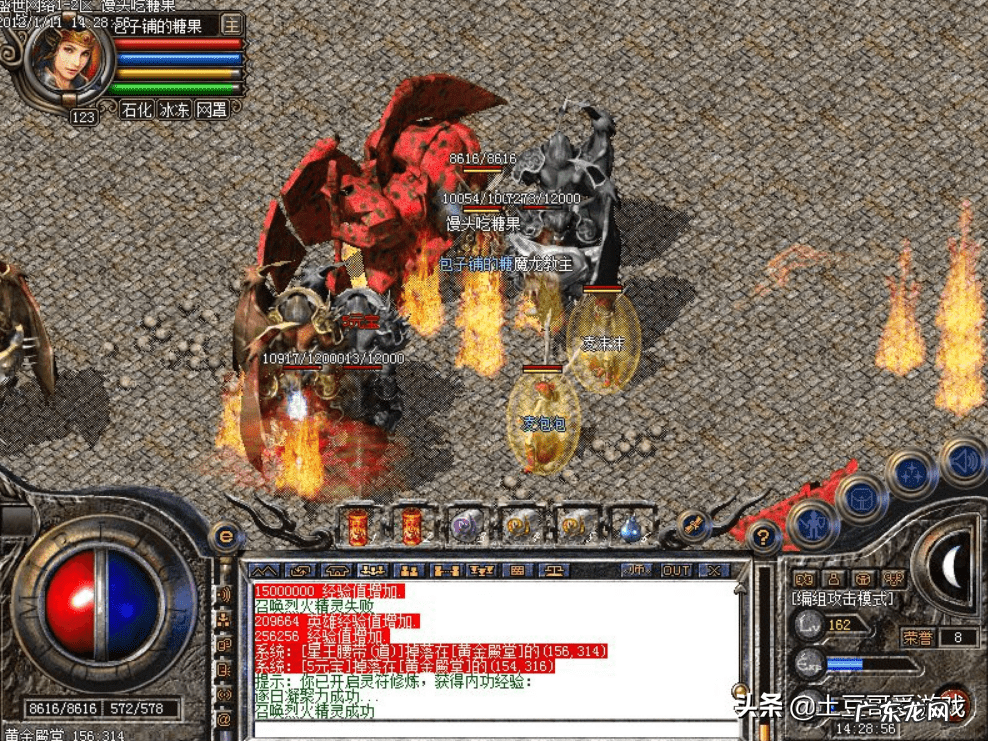
Task: Open the question mark help button
Action: point(763,538)
